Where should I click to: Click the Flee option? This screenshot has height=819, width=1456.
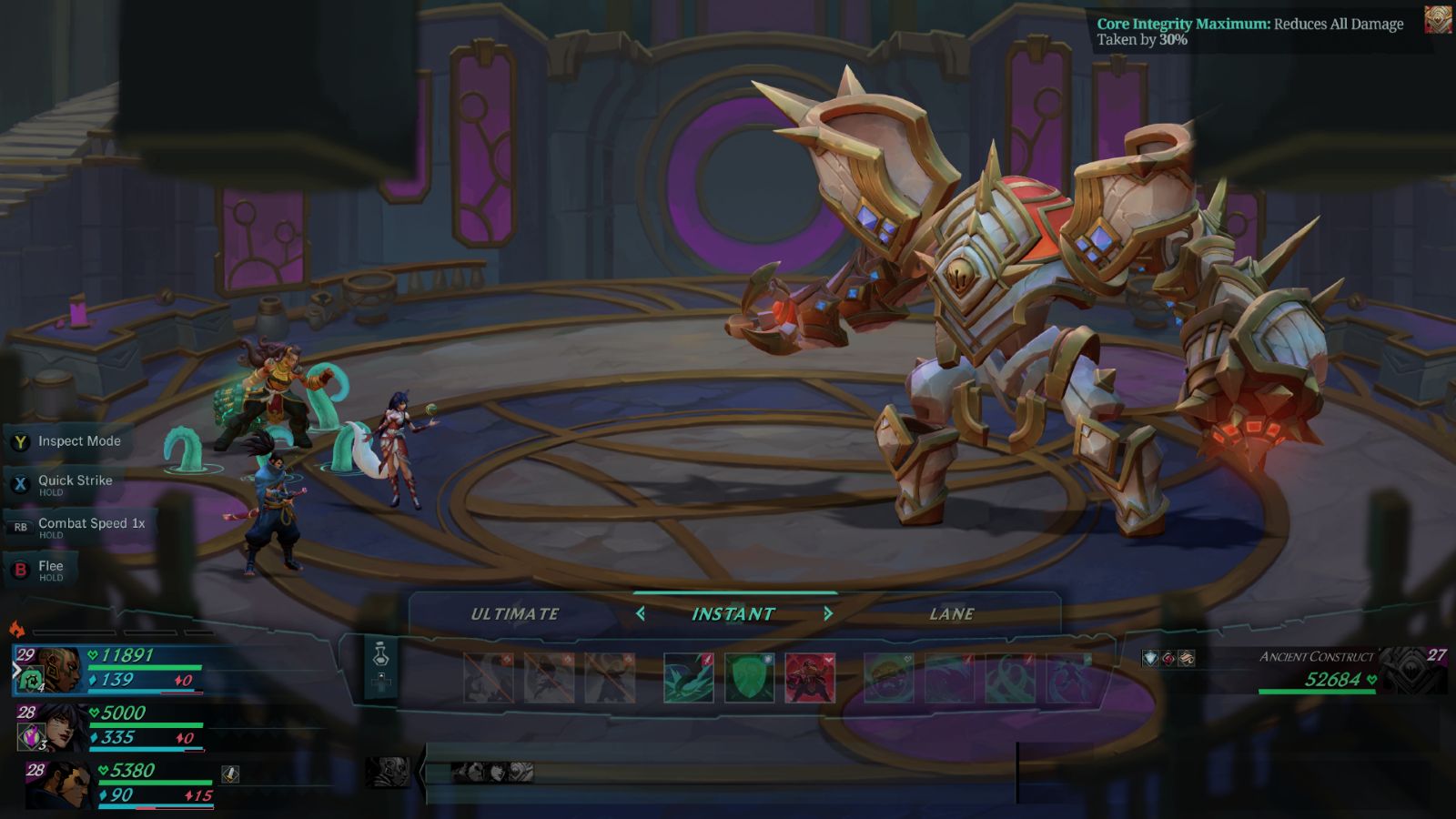click(50, 568)
